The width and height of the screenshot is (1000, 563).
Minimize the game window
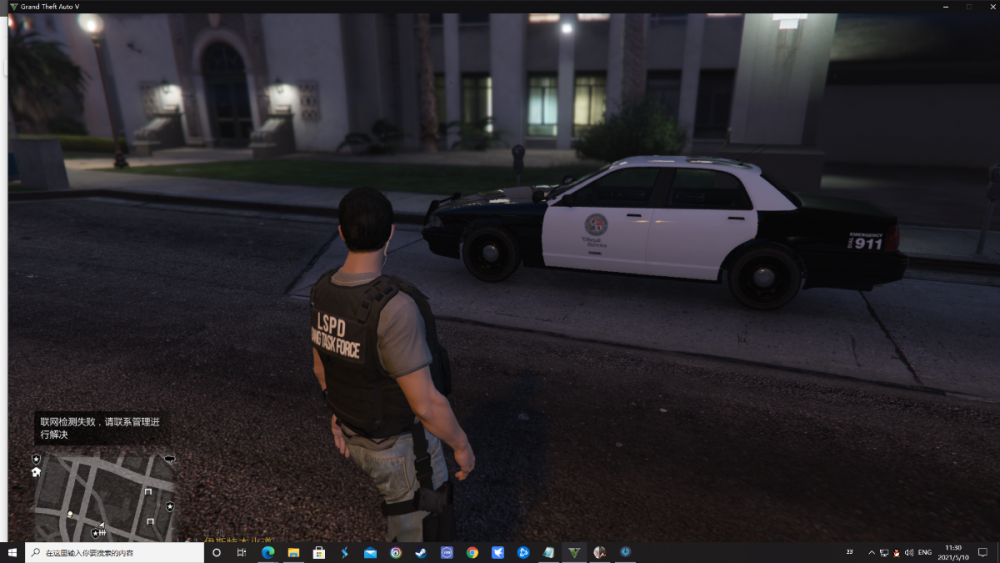point(945,6)
